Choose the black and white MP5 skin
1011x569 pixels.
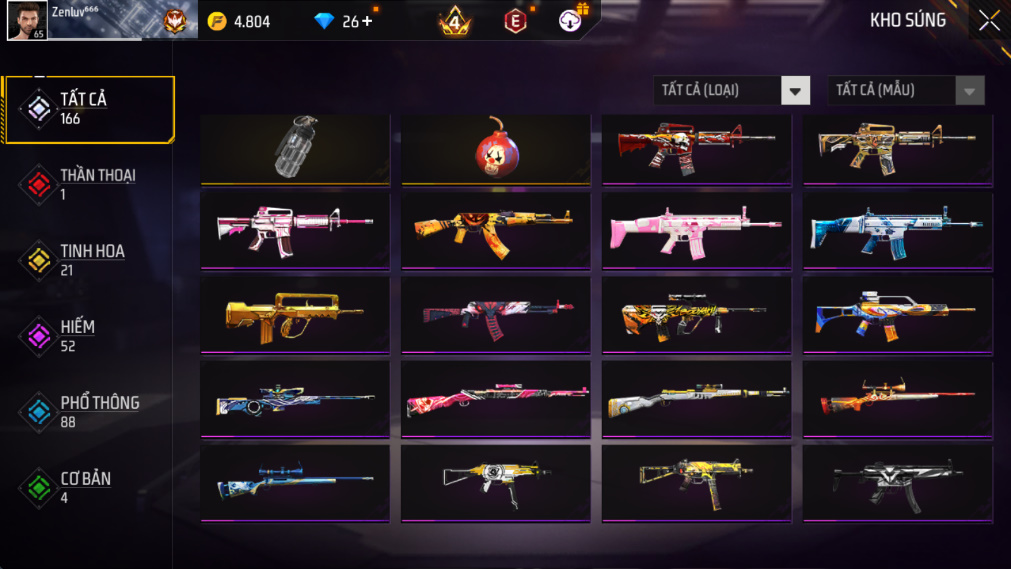[x=897, y=482]
